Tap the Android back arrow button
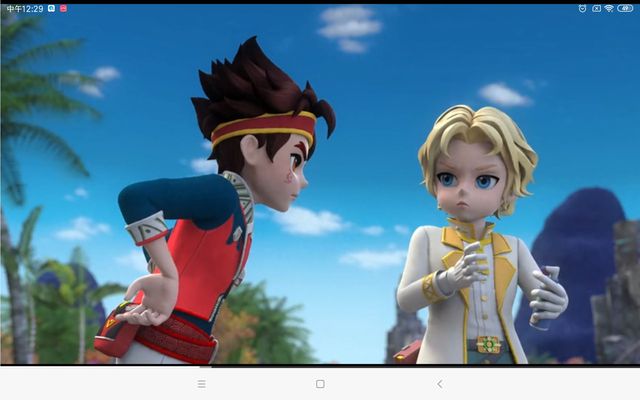640x400 pixels. (x=439, y=384)
